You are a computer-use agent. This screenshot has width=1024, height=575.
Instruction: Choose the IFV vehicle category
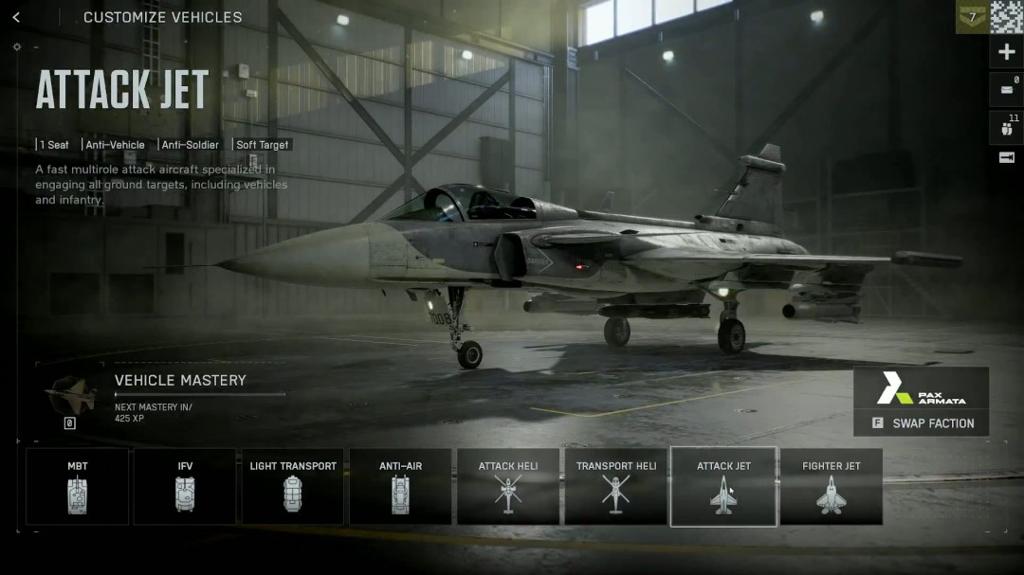click(185, 486)
